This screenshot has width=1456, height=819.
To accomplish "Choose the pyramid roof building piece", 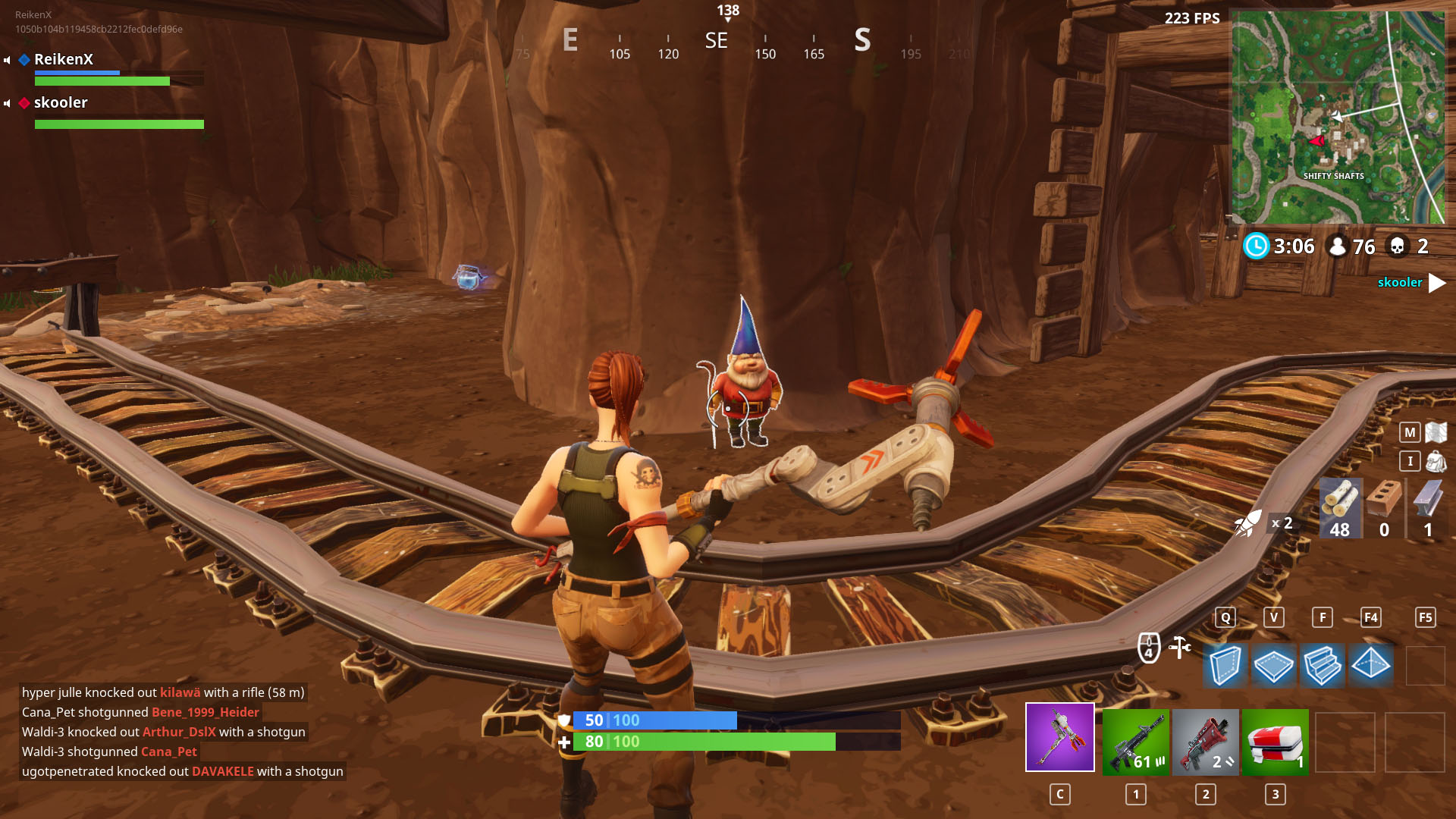I will point(1370,665).
